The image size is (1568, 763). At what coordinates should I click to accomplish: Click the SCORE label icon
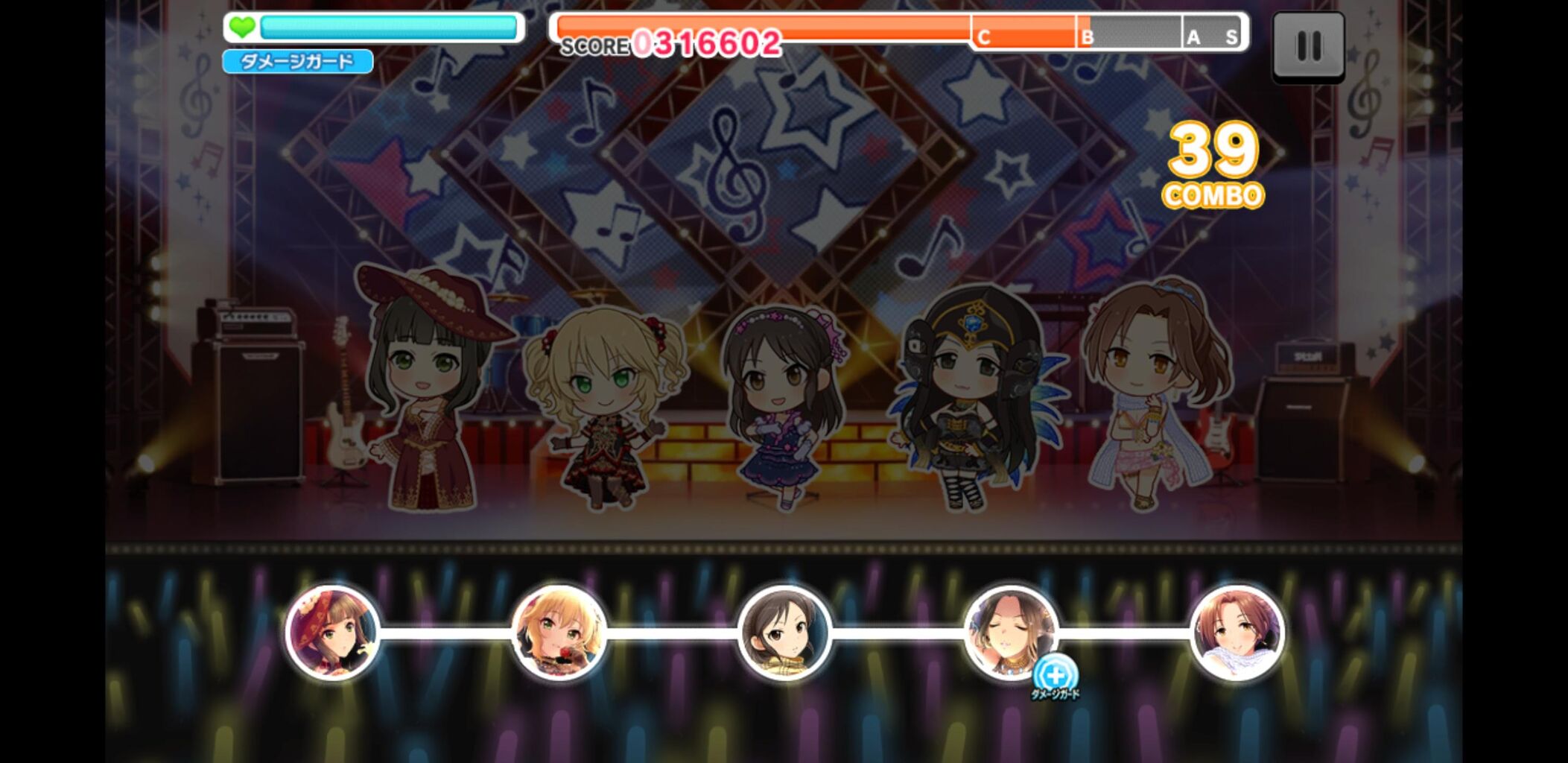pyautogui.click(x=594, y=45)
